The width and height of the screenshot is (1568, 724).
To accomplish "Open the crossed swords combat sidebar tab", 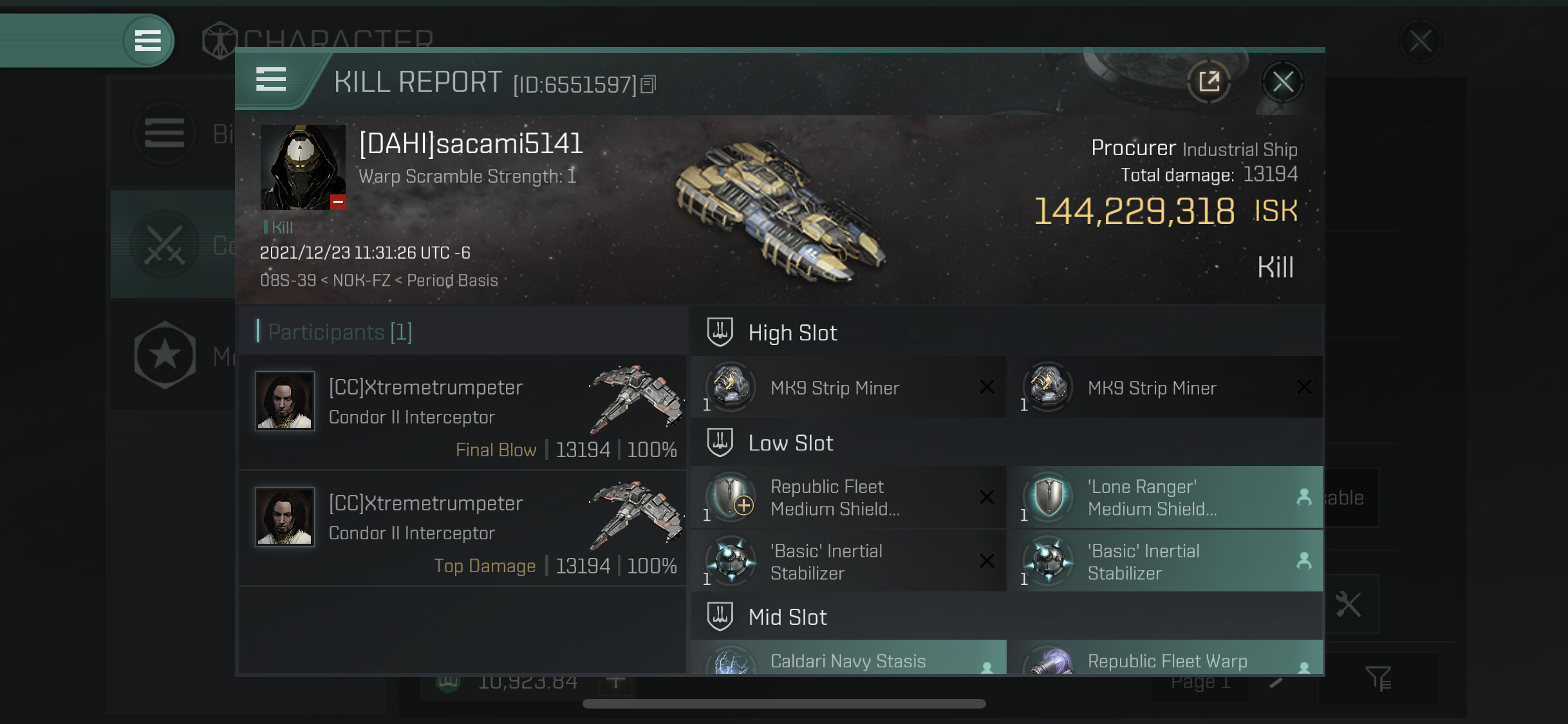I will [x=165, y=245].
